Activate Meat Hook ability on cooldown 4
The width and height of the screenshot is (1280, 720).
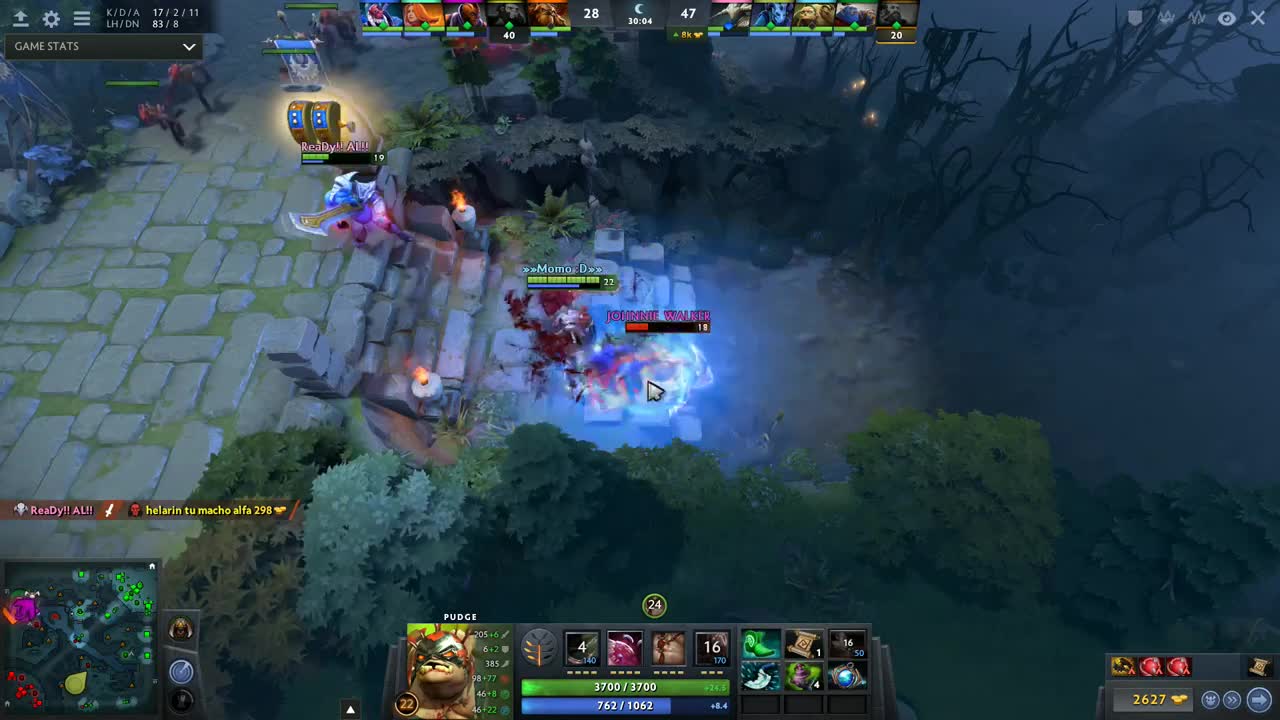coord(581,648)
